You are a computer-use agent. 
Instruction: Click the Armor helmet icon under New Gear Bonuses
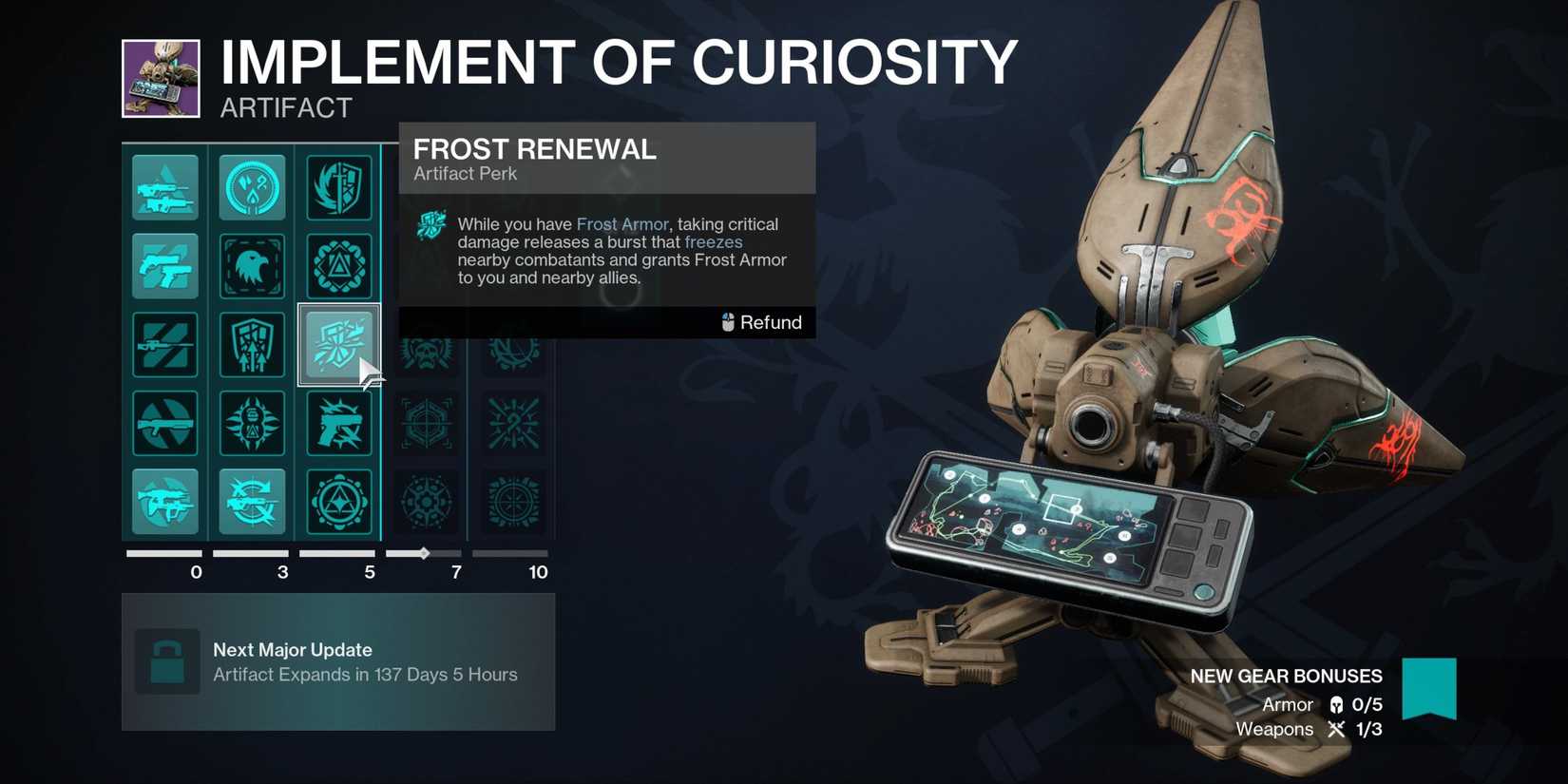coord(1338,705)
